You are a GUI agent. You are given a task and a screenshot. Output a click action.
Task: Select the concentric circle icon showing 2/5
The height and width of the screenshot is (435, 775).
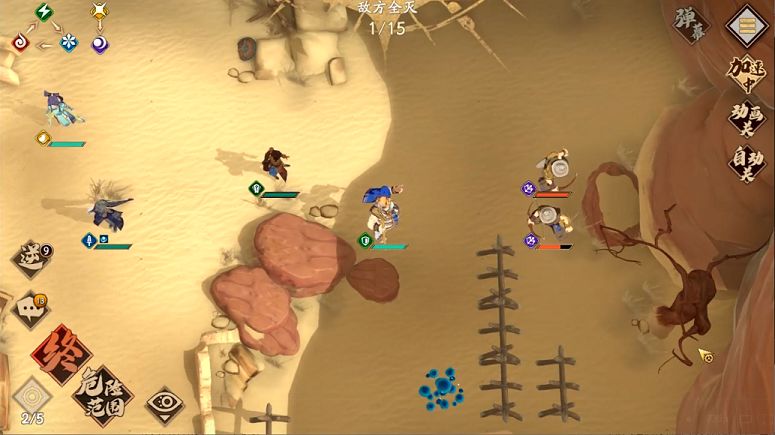pos(31,397)
